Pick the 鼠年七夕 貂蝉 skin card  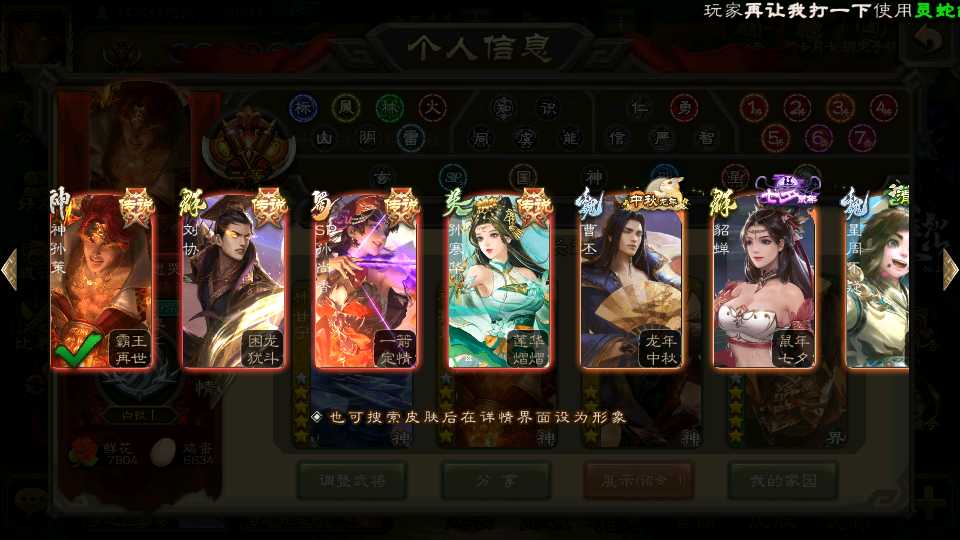click(764, 282)
